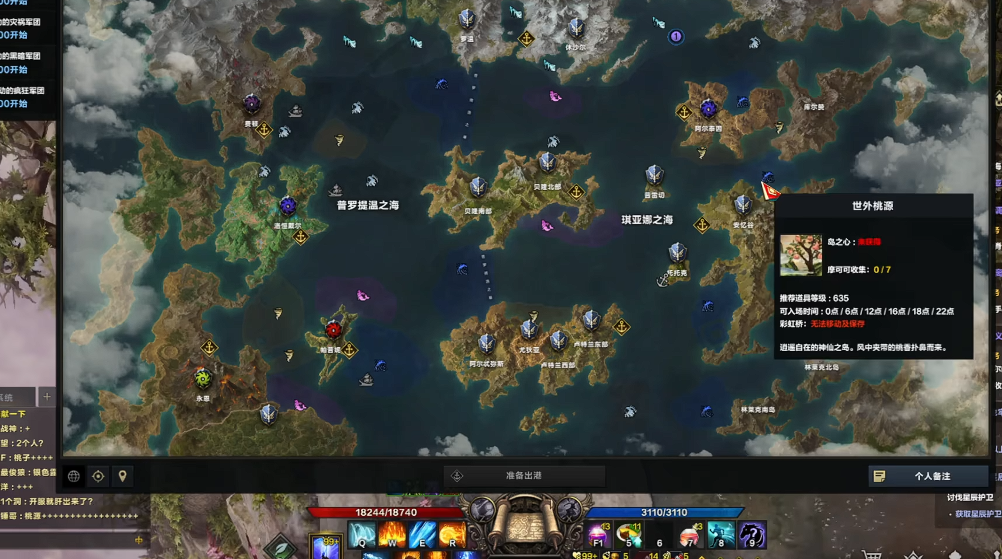Pick the 托托克 island marker

[x=678, y=252]
